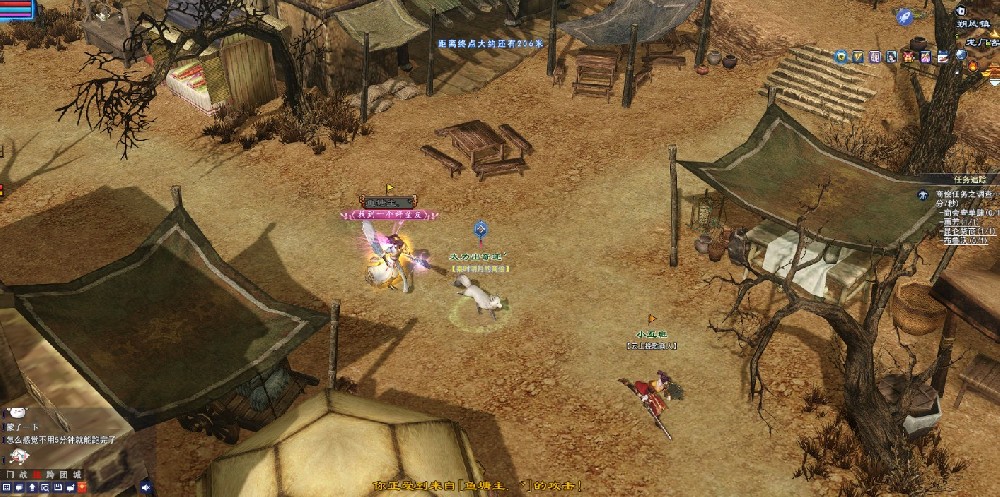
Task: Click the upward arrow chat button
Action: (x=32, y=487)
